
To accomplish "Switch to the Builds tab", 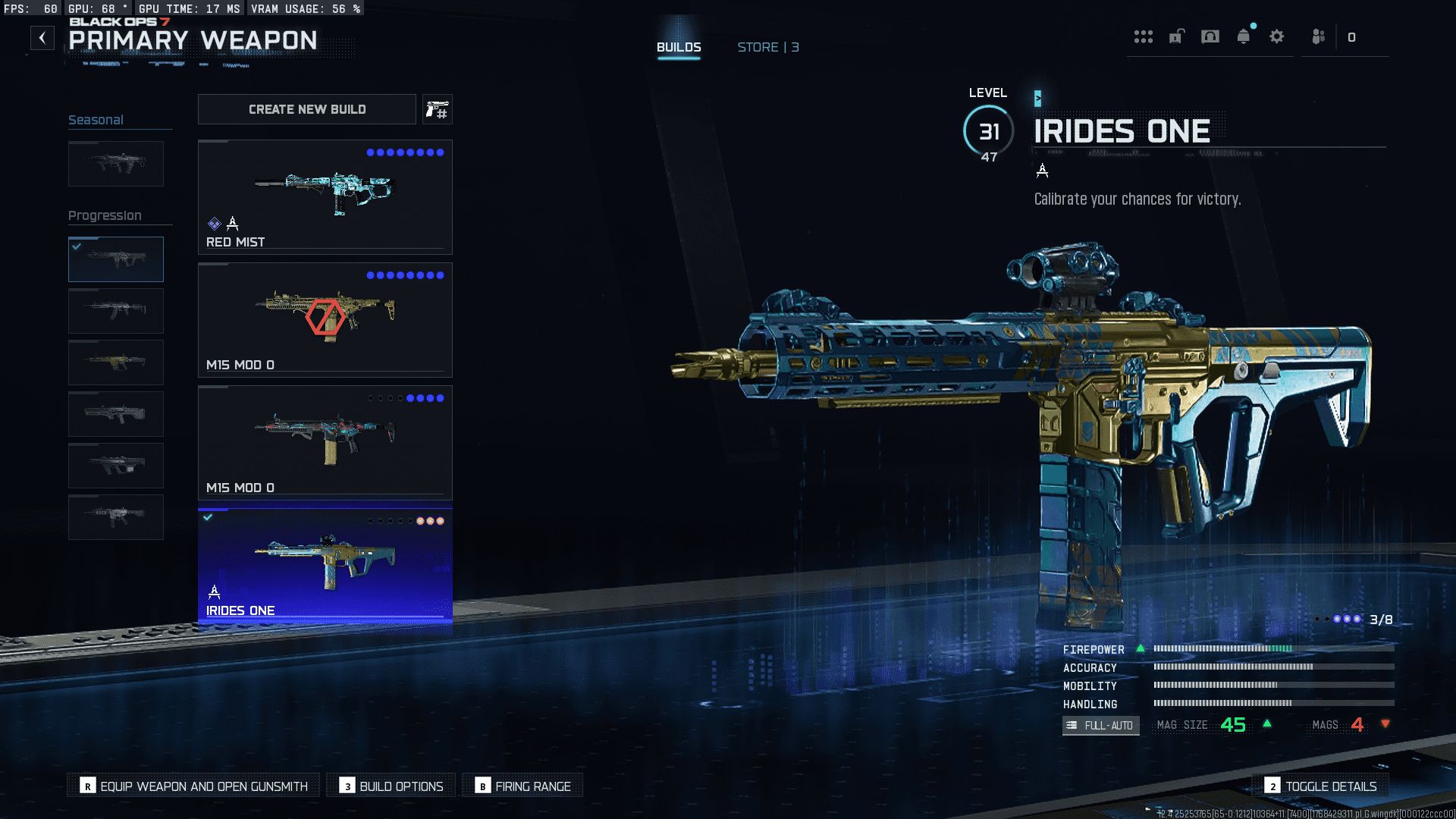I will point(679,47).
